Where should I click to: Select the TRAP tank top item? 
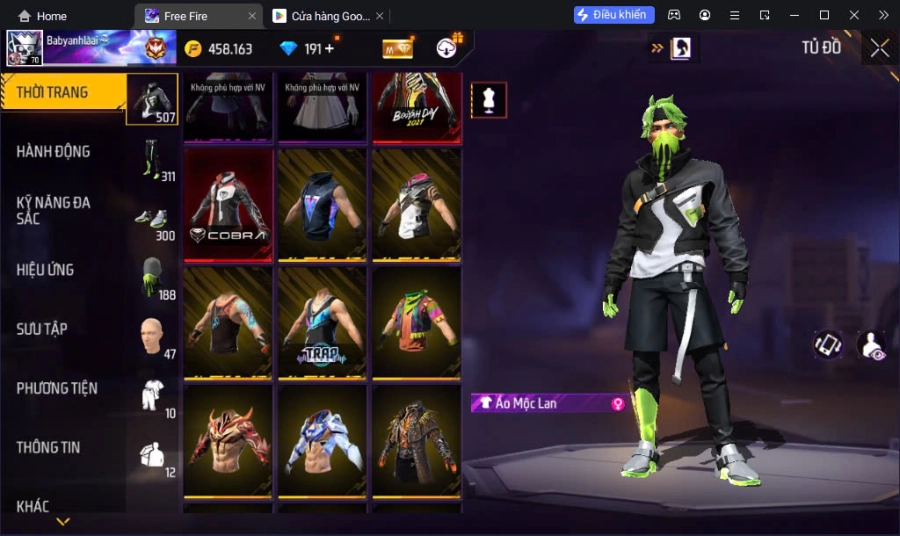coord(322,322)
